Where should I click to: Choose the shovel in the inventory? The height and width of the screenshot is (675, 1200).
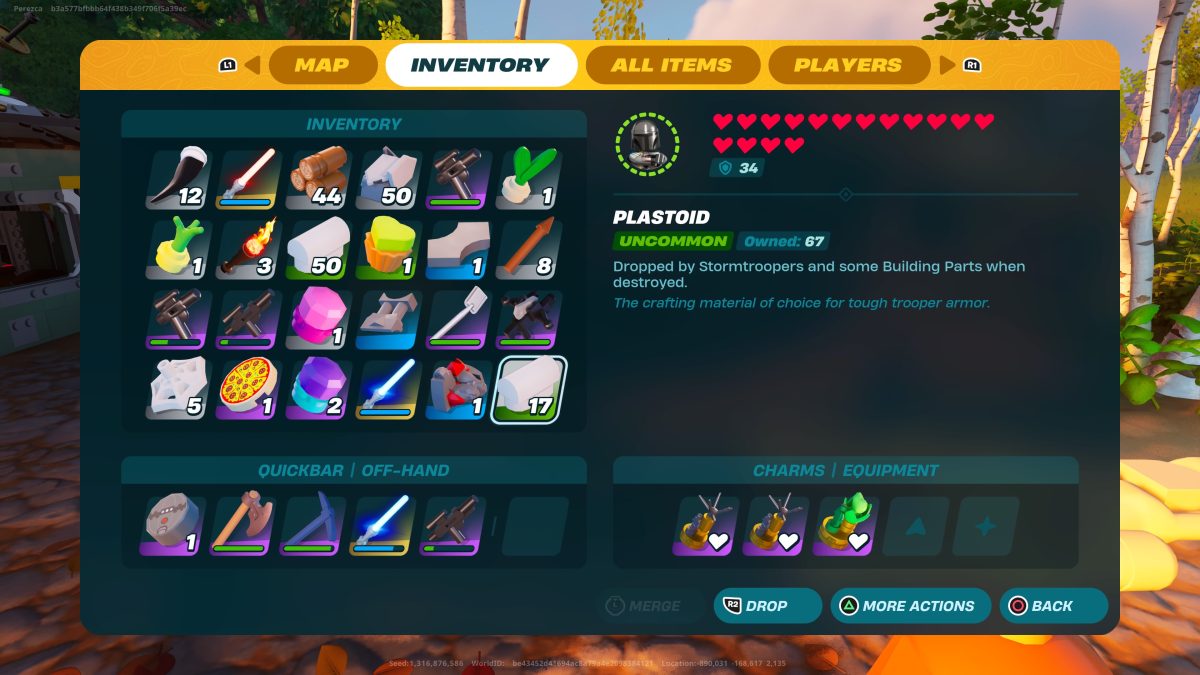coord(459,319)
